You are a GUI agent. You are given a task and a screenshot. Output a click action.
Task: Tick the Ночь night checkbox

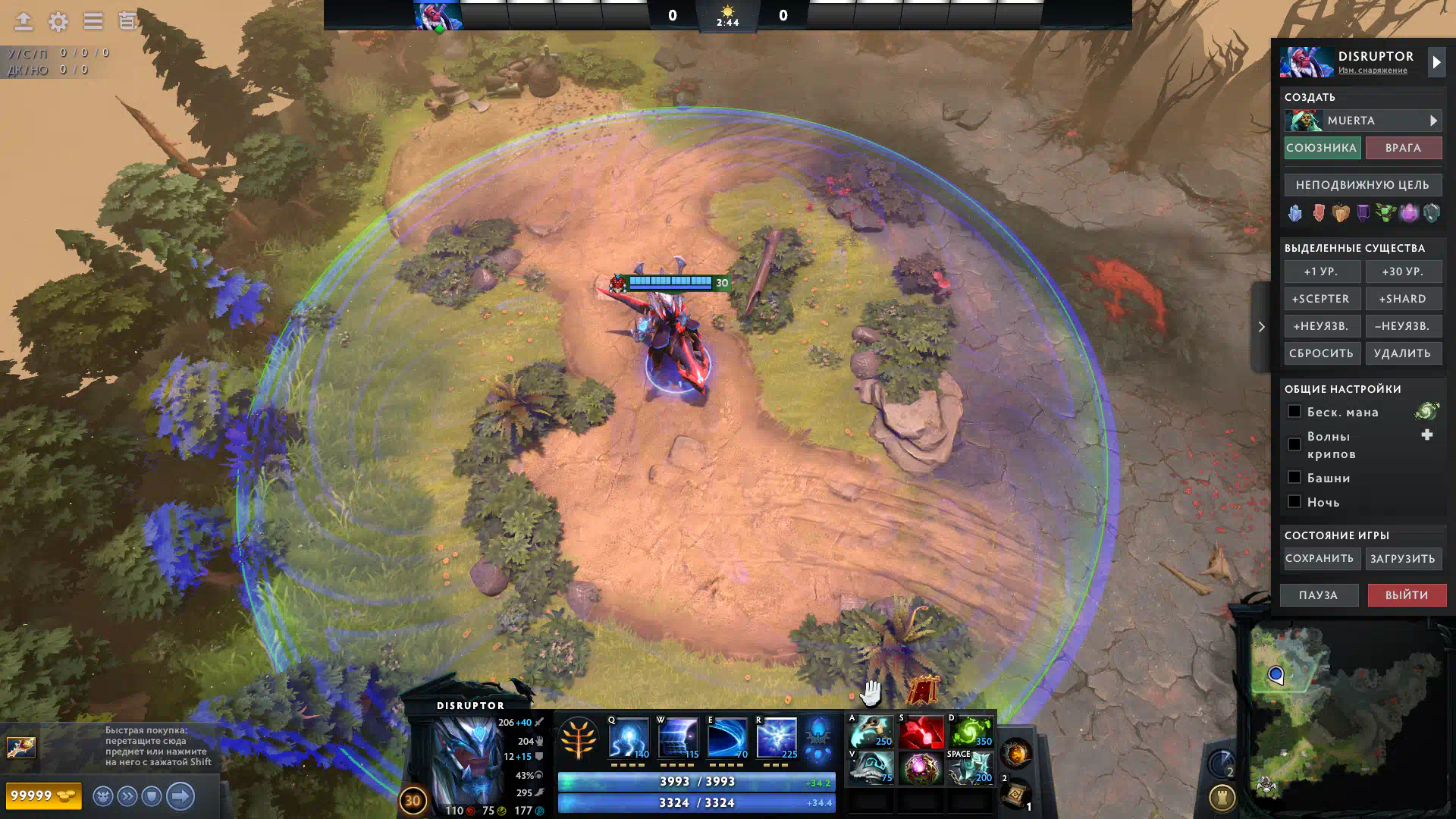(x=1294, y=502)
